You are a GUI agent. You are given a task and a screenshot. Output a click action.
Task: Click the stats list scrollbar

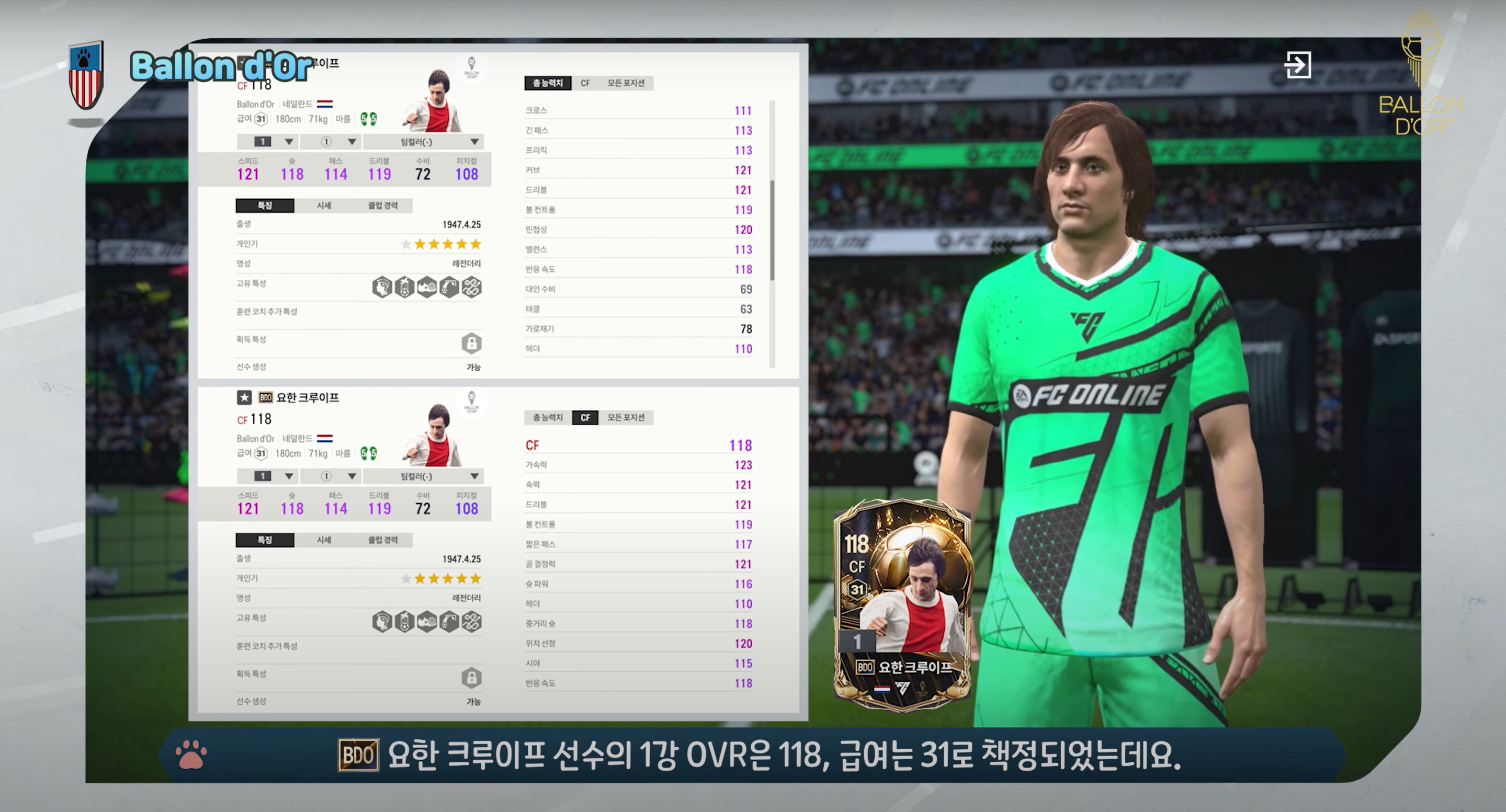(x=772, y=230)
